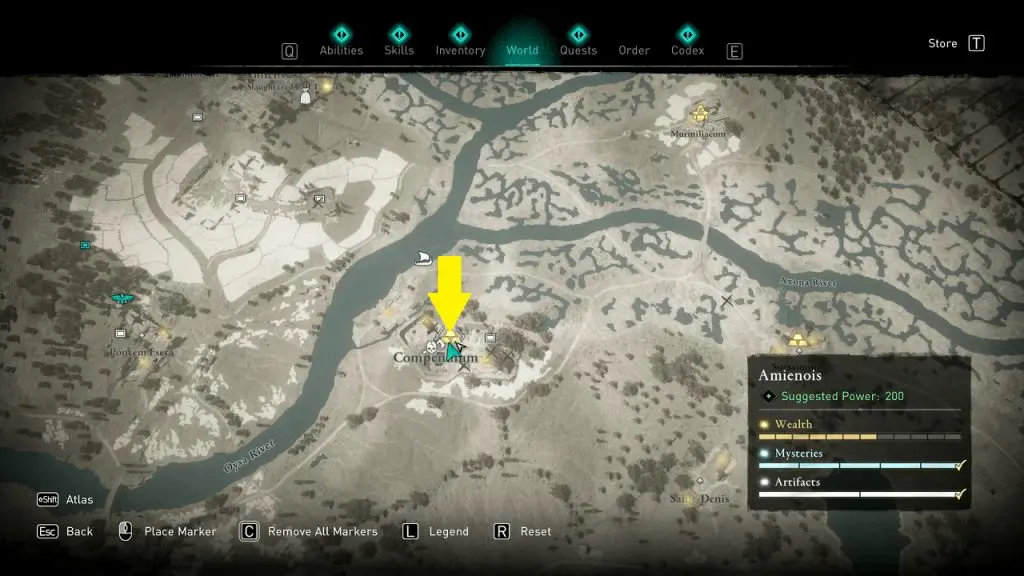Show the Codex tab
The width and height of the screenshot is (1024, 576).
click(x=687, y=50)
